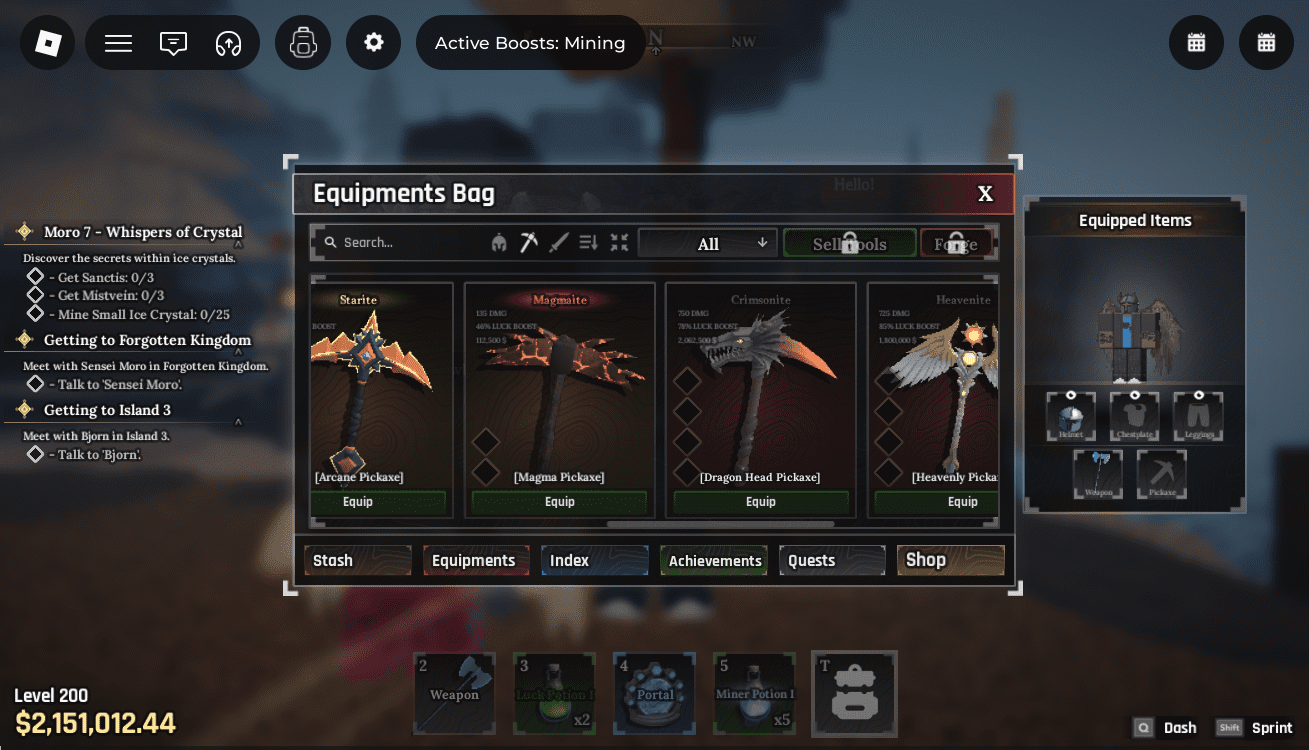Open the settings gear icon
1309x750 pixels.
point(373,42)
